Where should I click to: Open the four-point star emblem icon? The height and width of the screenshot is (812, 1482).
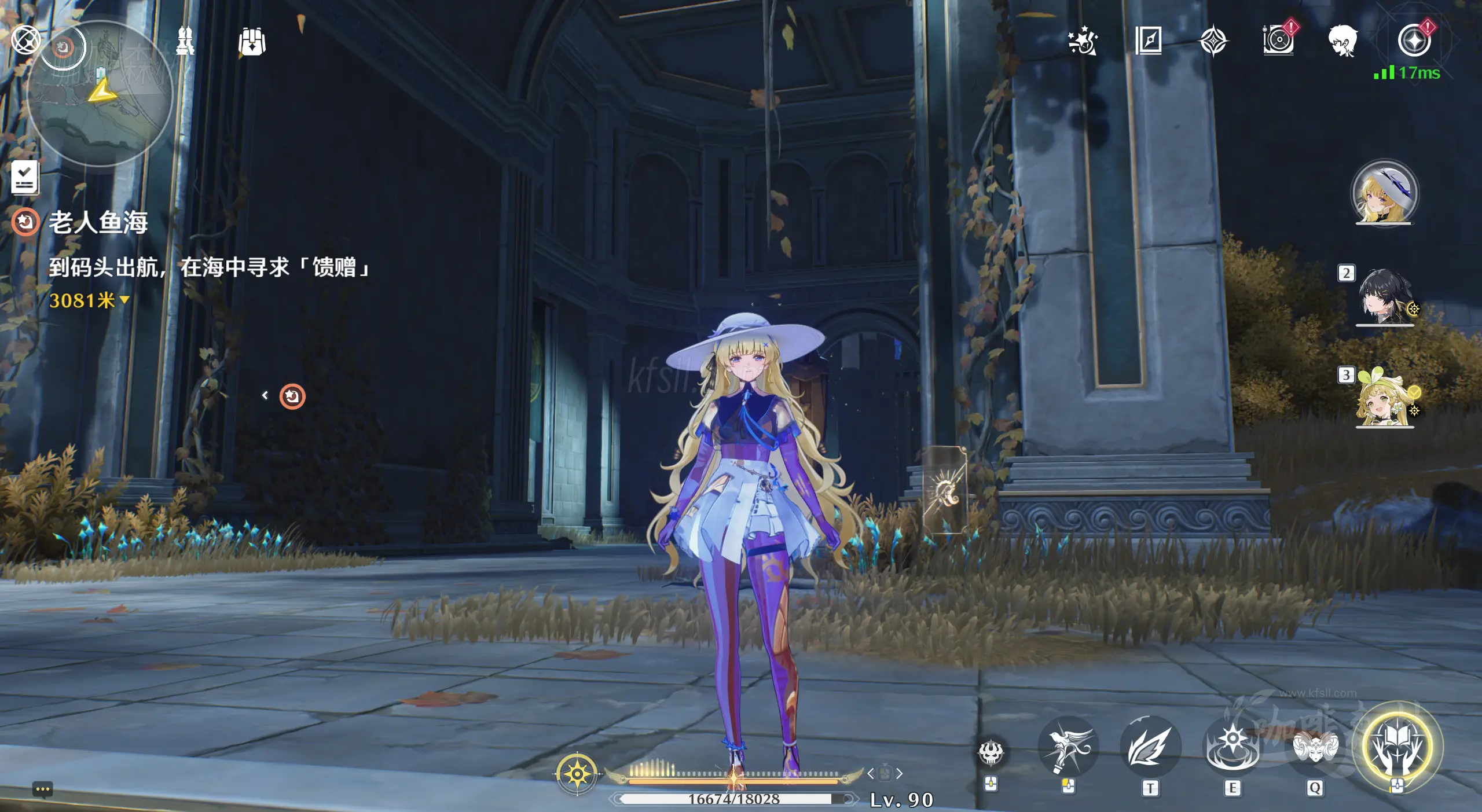[1213, 42]
